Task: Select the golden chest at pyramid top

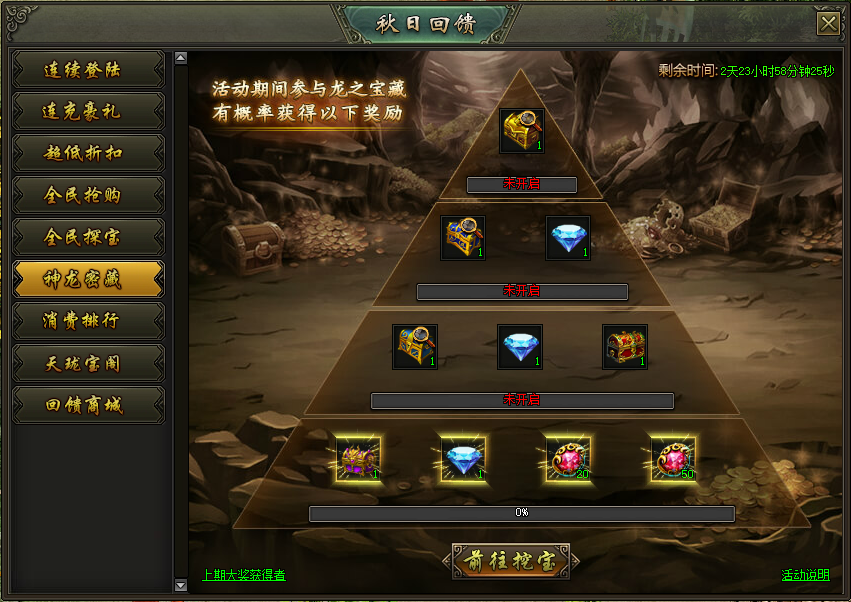Action: point(522,131)
